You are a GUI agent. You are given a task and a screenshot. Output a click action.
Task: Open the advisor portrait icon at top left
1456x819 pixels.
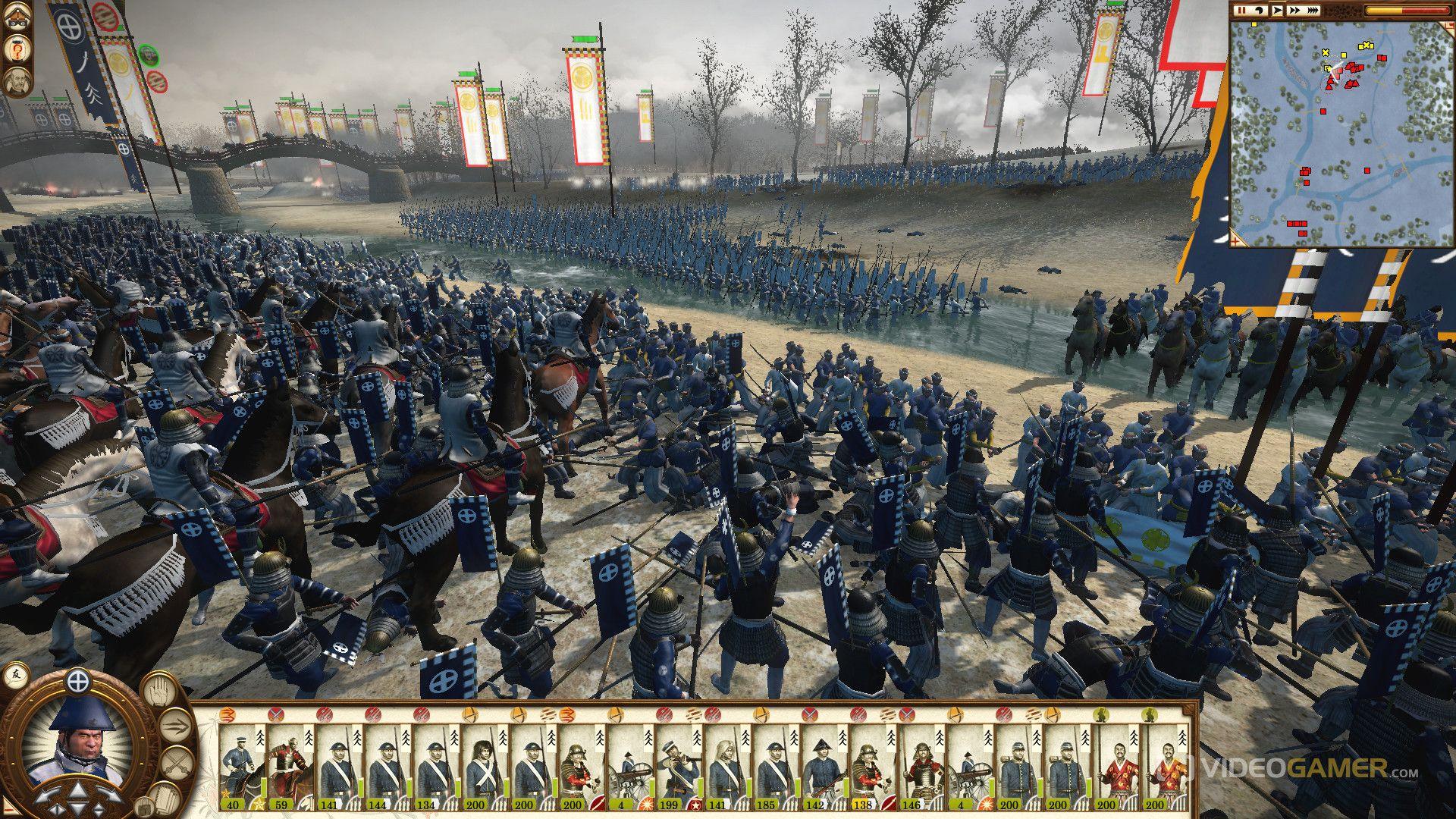point(17,81)
